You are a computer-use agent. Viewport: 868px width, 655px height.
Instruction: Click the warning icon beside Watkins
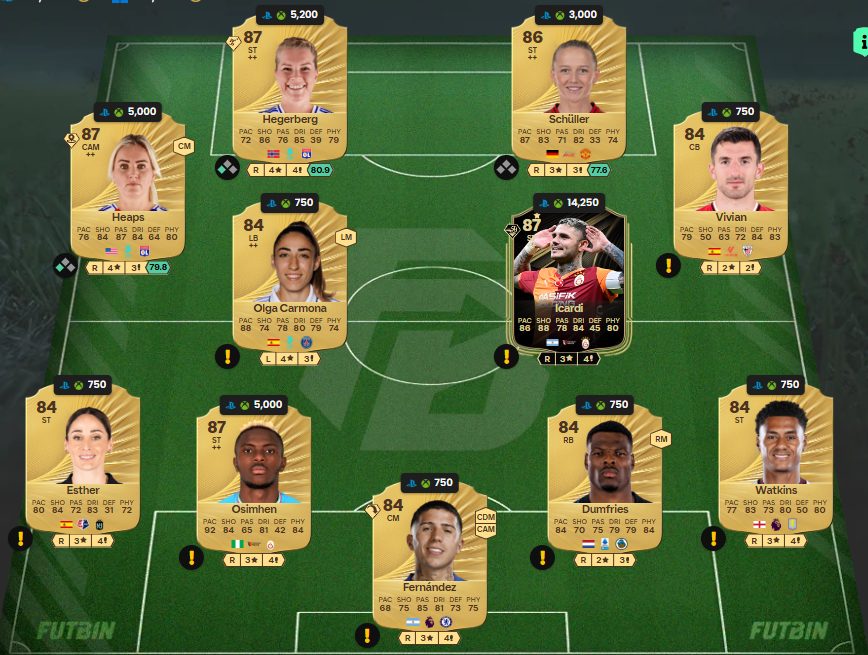[714, 538]
